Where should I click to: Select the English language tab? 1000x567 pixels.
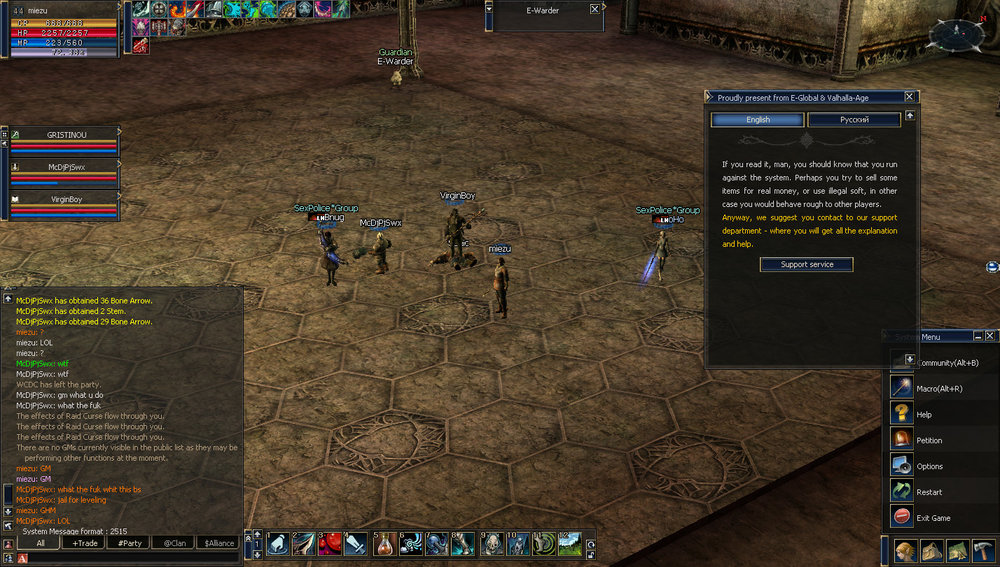[757, 120]
